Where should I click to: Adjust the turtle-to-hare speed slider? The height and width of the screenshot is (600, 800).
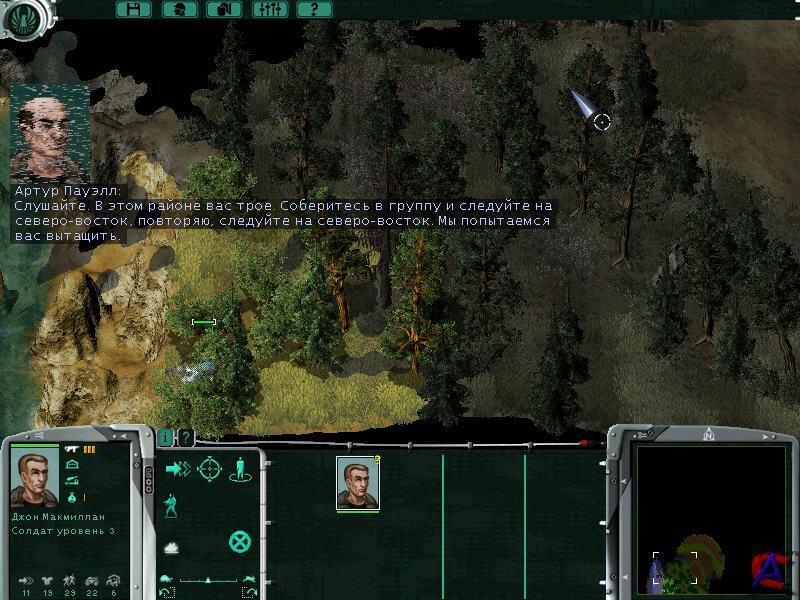coord(208,579)
